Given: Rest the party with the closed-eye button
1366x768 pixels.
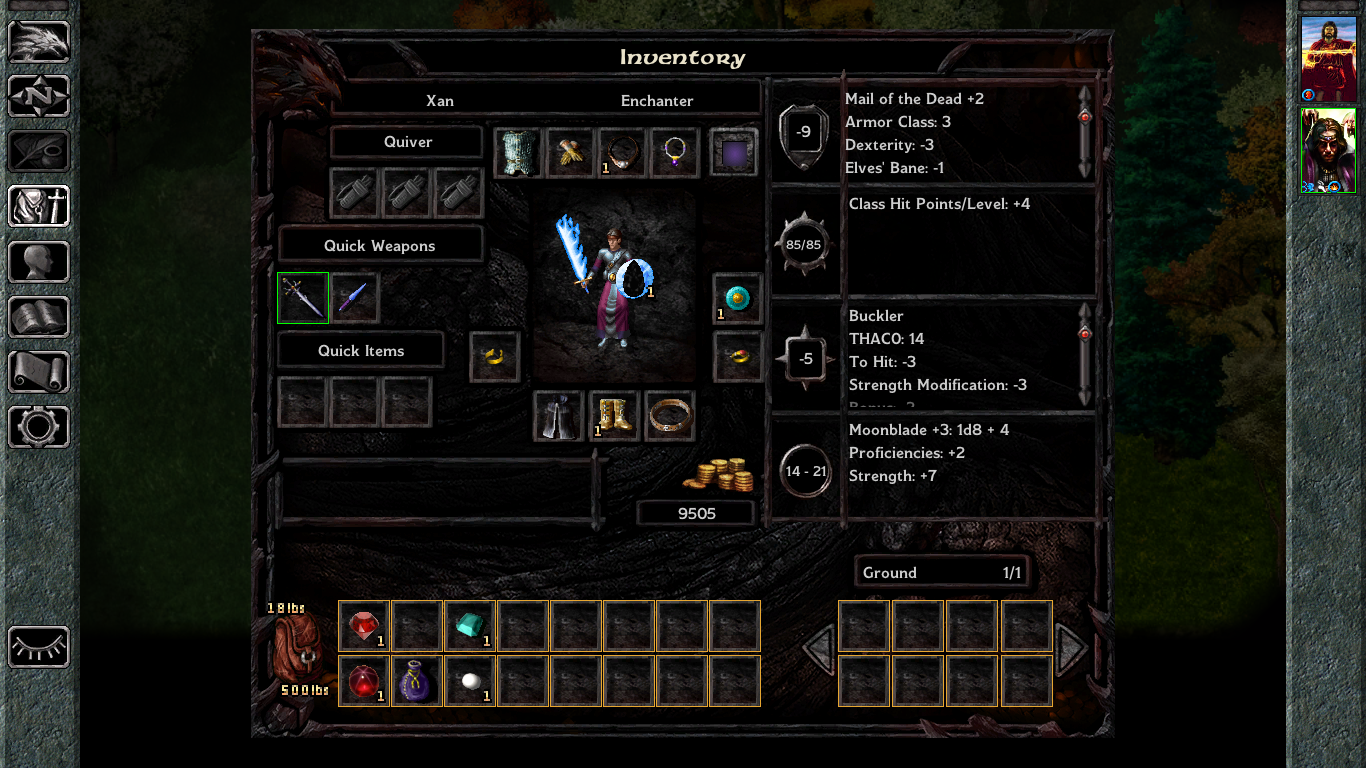Looking at the screenshot, I should 39,647.
